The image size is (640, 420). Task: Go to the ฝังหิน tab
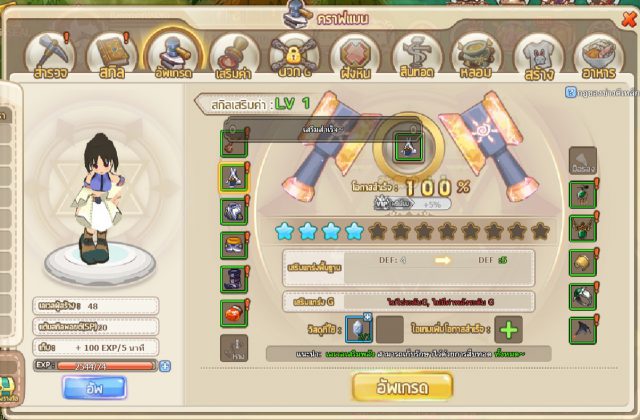point(355,58)
